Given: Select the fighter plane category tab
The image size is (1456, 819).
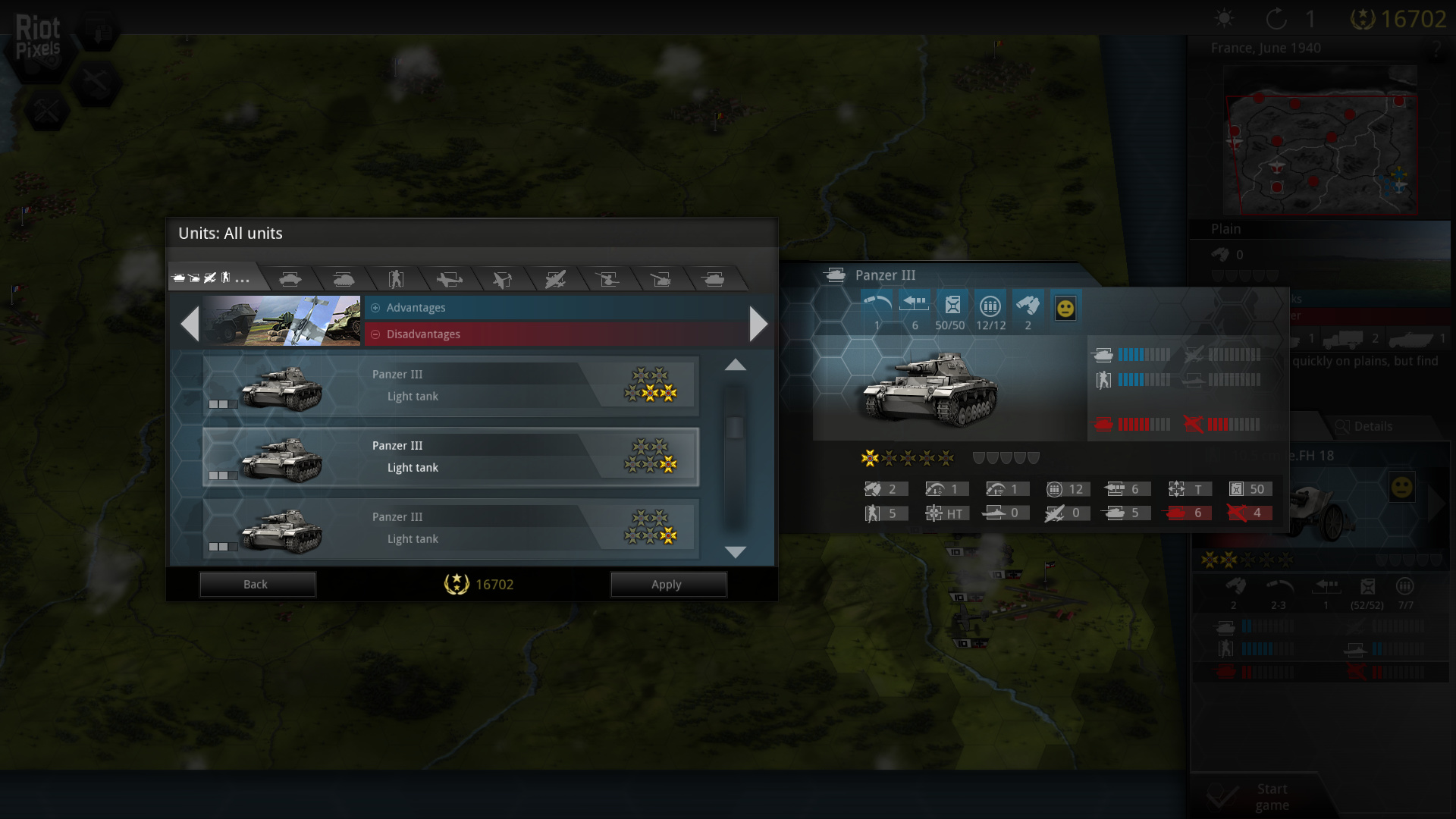Looking at the screenshot, I should point(449,279).
